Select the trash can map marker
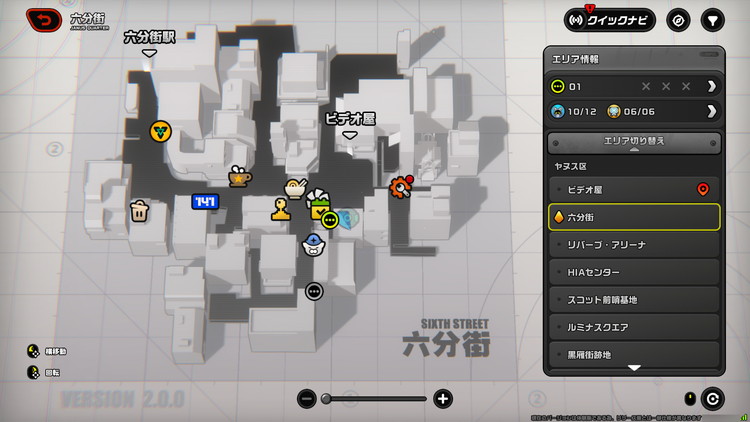This screenshot has height=422, width=750. click(x=140, y=210)
